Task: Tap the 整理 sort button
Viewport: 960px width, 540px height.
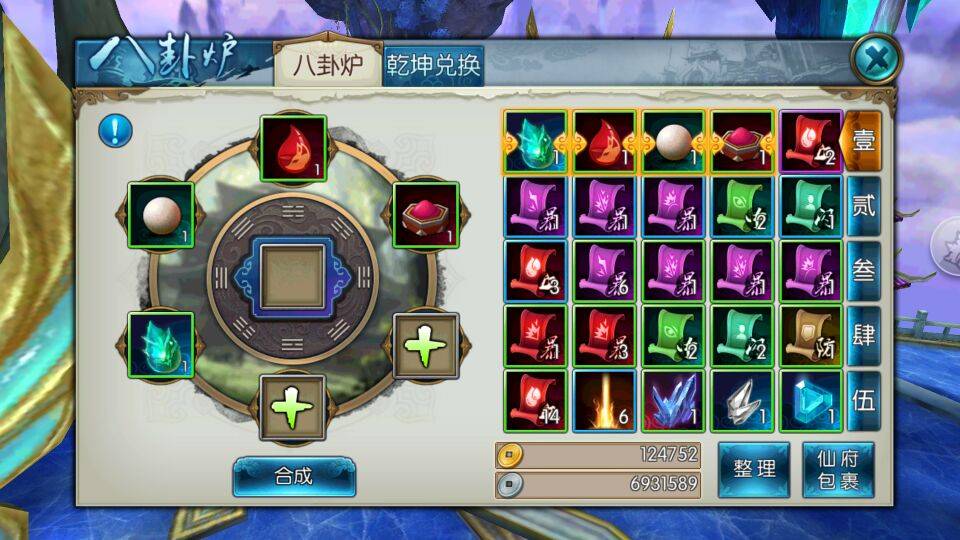Action: pos(754,469)
